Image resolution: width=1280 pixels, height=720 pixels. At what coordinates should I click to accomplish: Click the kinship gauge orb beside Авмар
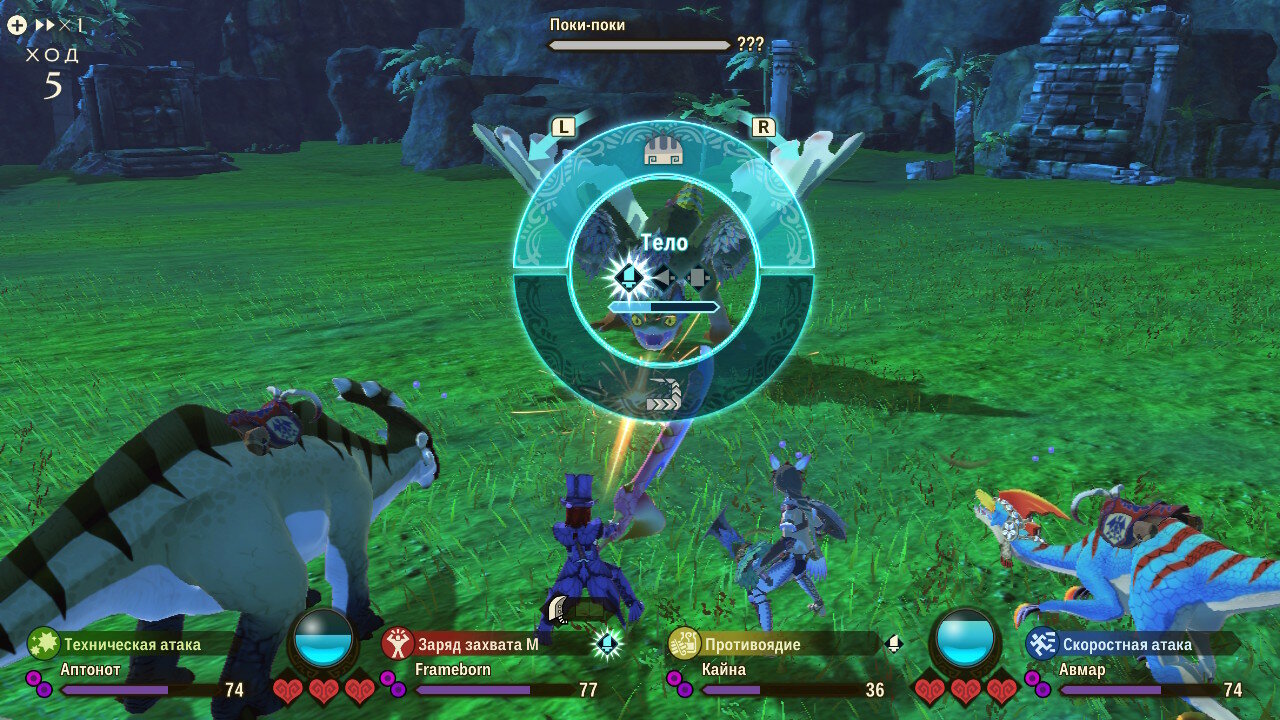965,638
